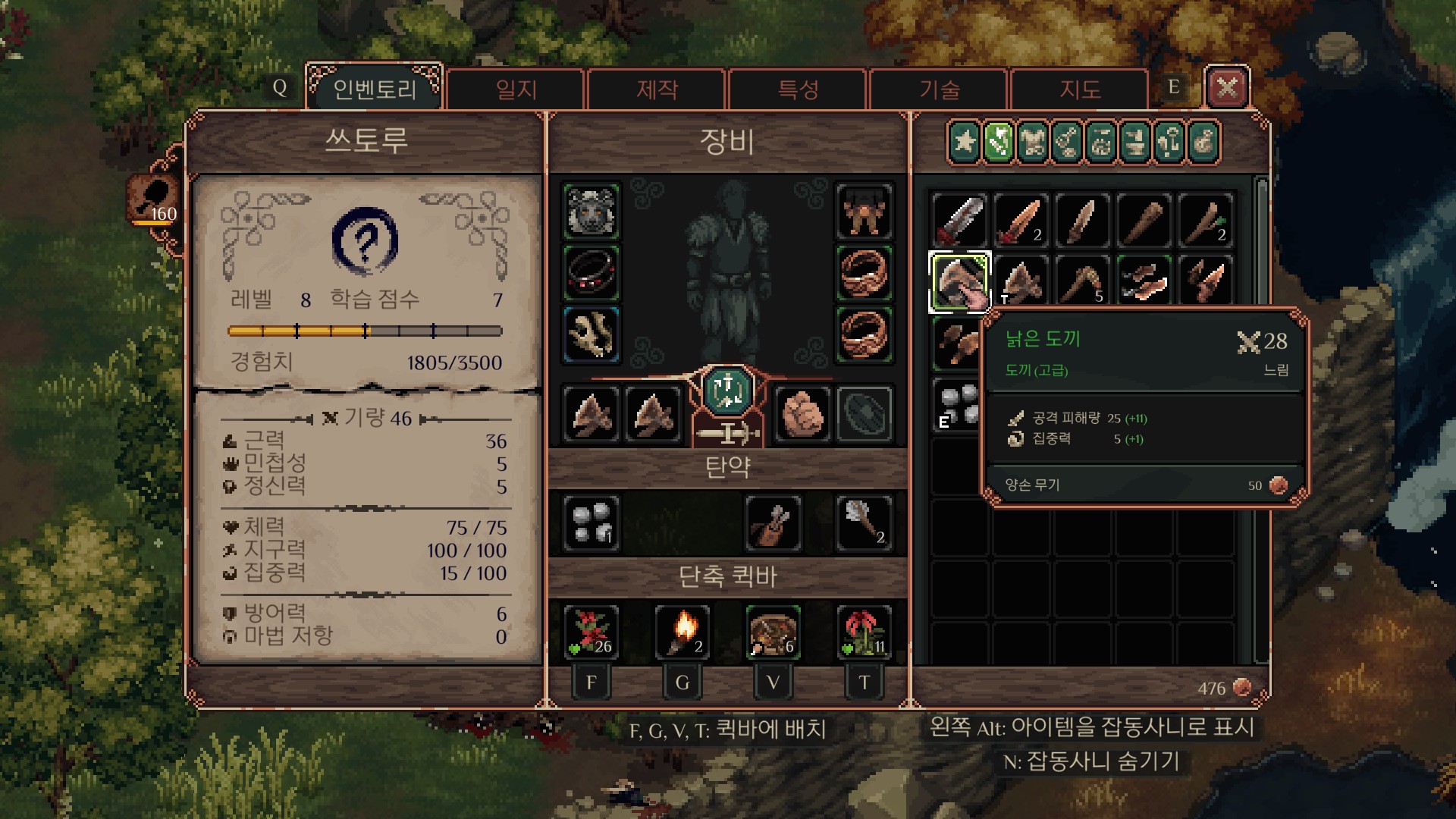Screen dimensions: 1456x819
Task: Show the 특성 (traits) tab
Action: pyautogui.click(x=798, y=89)
